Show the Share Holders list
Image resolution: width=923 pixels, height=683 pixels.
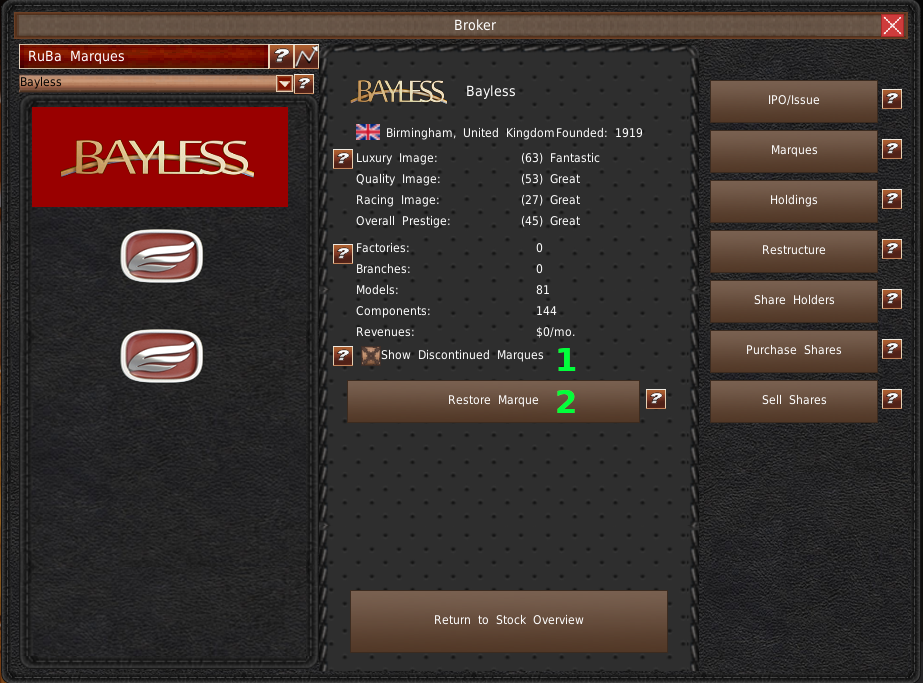(793, 300)
